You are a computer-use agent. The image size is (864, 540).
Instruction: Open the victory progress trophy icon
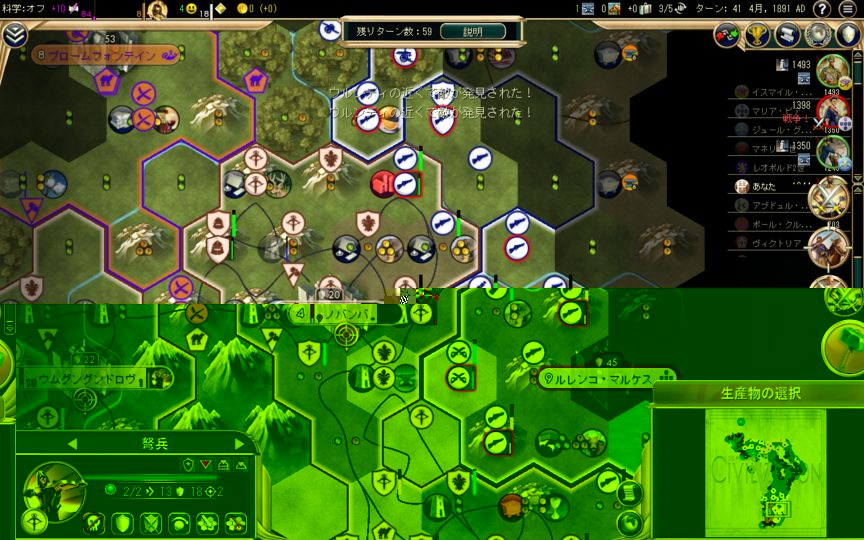click(x=757, y=36)
